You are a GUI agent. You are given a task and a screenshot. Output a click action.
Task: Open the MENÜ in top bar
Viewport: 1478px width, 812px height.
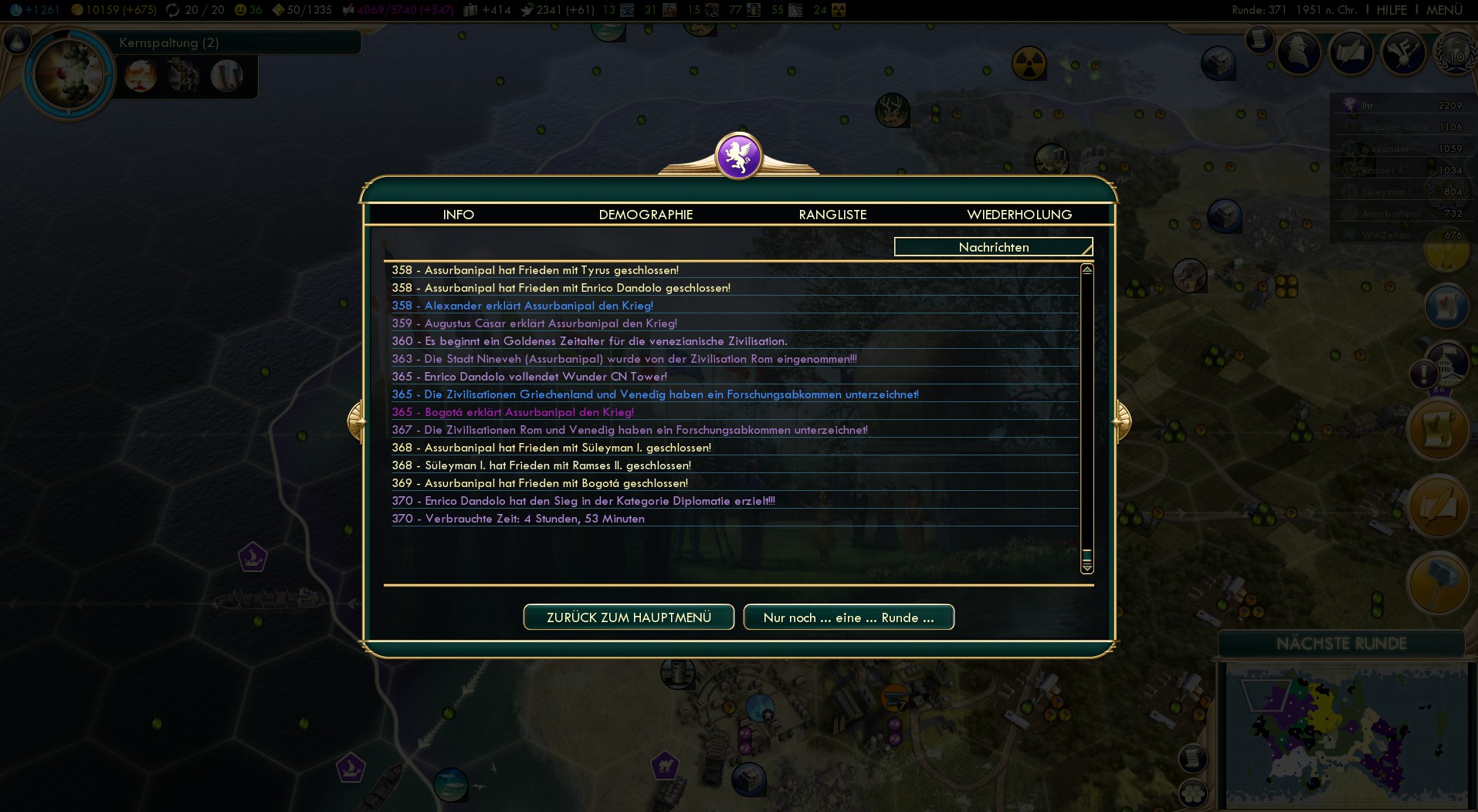point(1444,10)
